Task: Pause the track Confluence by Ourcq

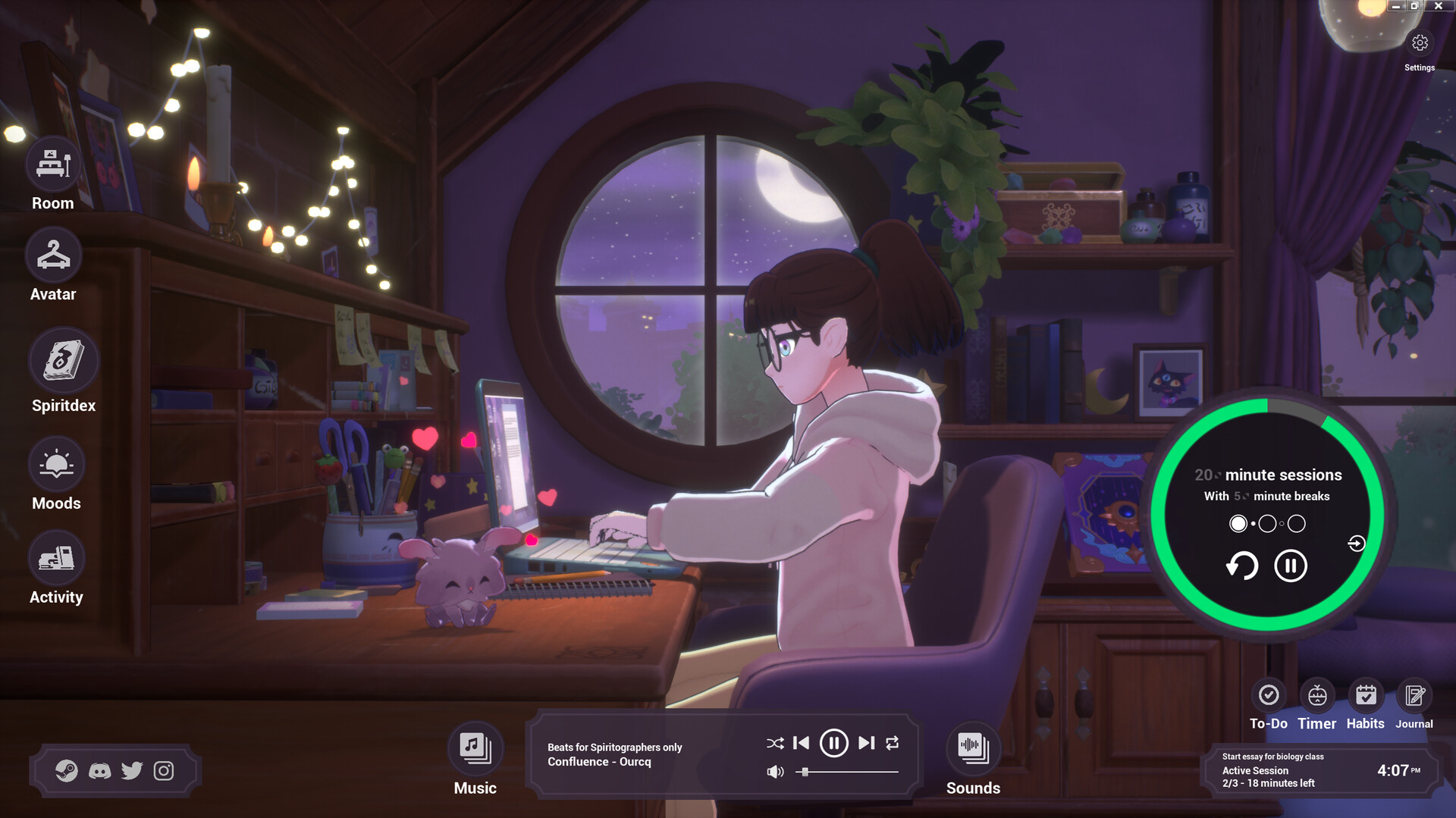Action: tap(833, 744)
